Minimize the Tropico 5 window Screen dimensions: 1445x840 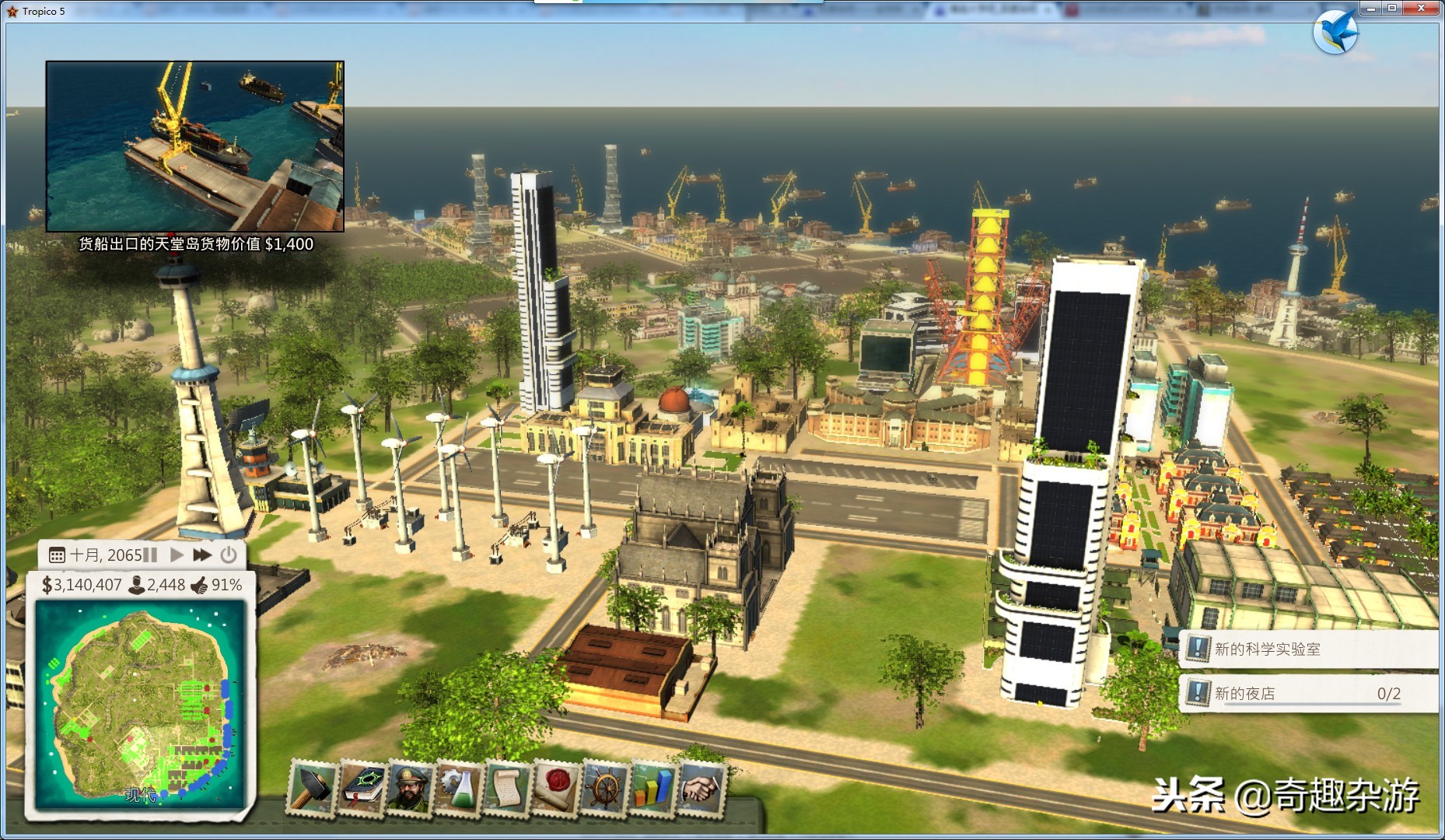click(x=1370, y=8)
